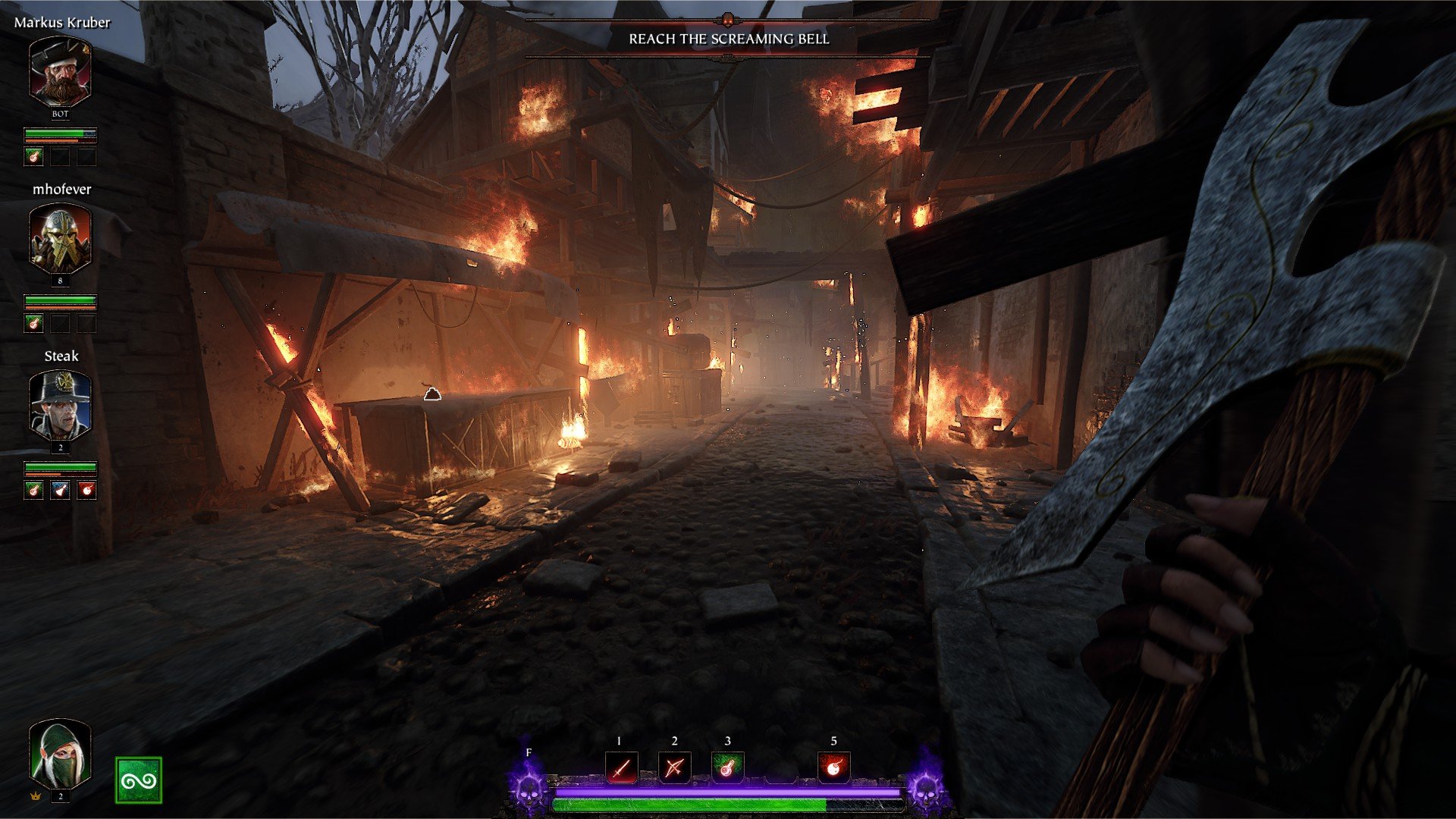Click Markus Kruber's healing item icon
Image resolution: width=1456 pixels, height=819 pixels.
point(33,156)
